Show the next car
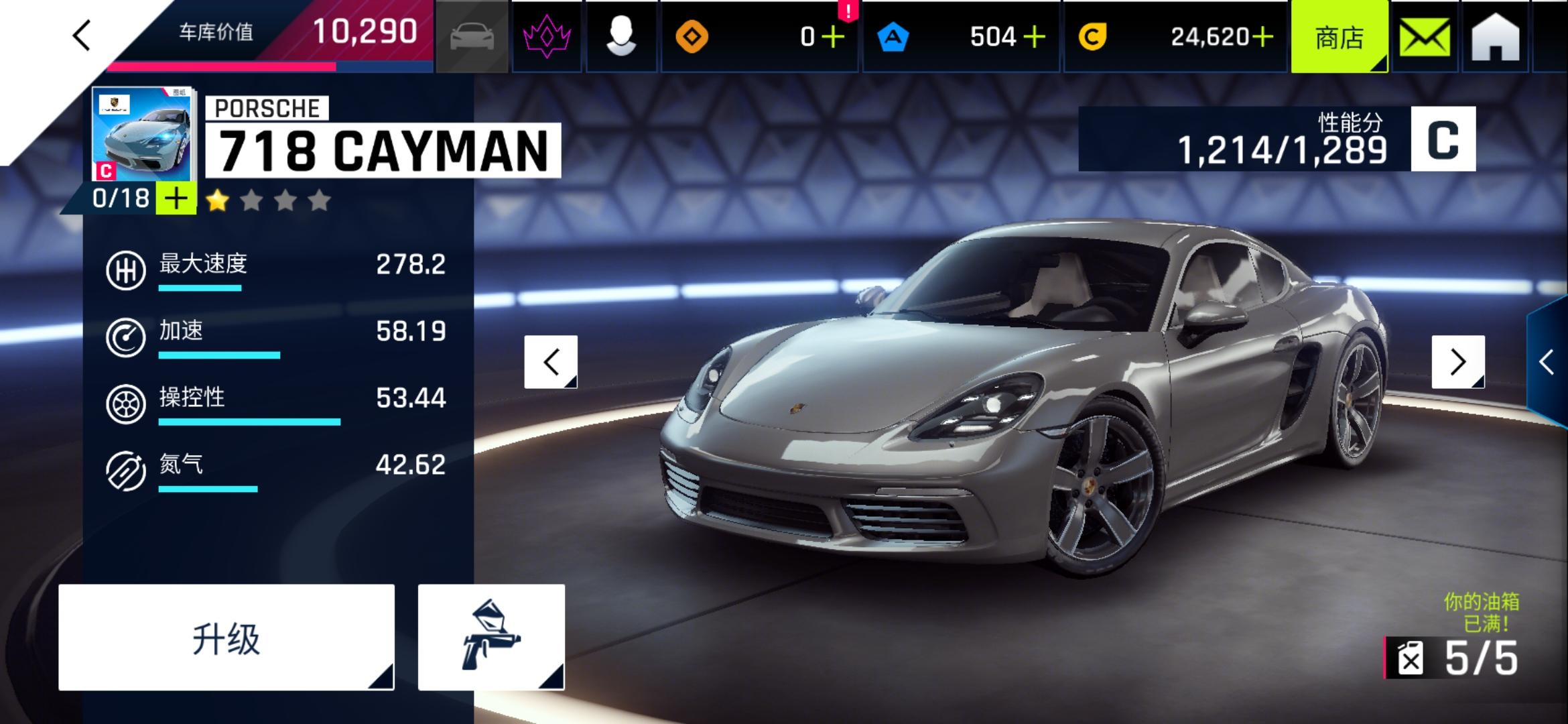This screenshot has width=1568, height=724. (x=1458, y=362)
